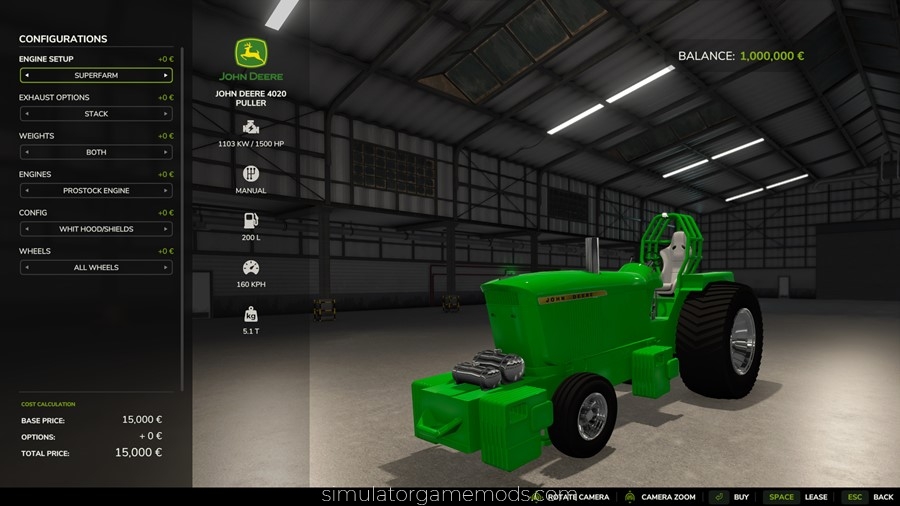Change Wheels to next option after All Wheels
Image resolution: width=900 pixels, height=506 pixels.
[x=166, y=267]
